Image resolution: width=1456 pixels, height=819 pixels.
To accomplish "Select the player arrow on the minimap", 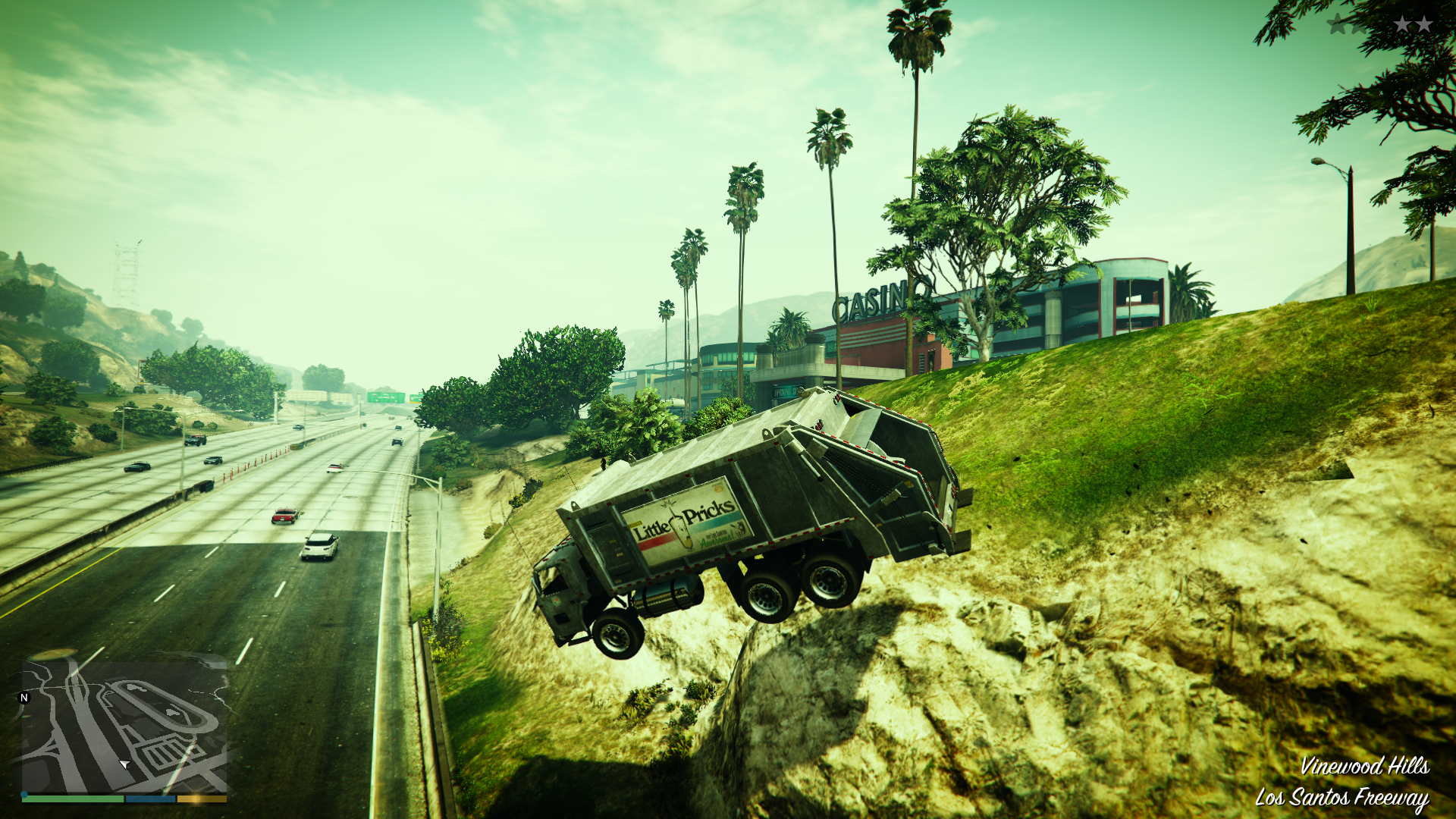I will (x=124, y=764).
